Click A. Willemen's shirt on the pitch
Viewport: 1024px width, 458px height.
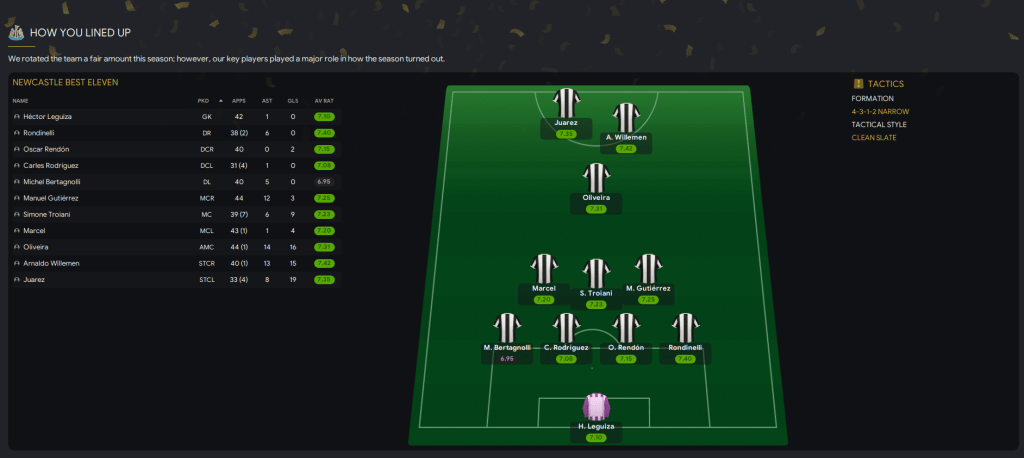click(626, 118)
